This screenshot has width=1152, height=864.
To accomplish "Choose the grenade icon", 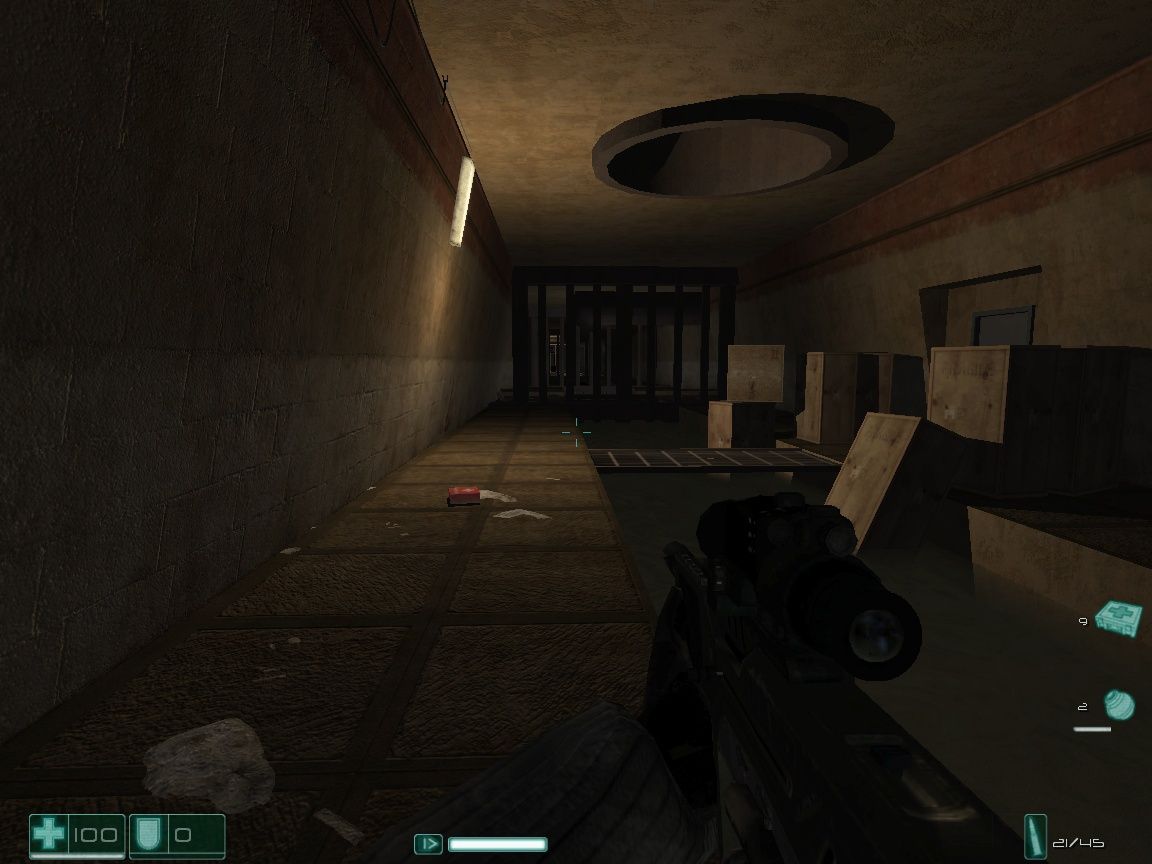I will 1119,705.
